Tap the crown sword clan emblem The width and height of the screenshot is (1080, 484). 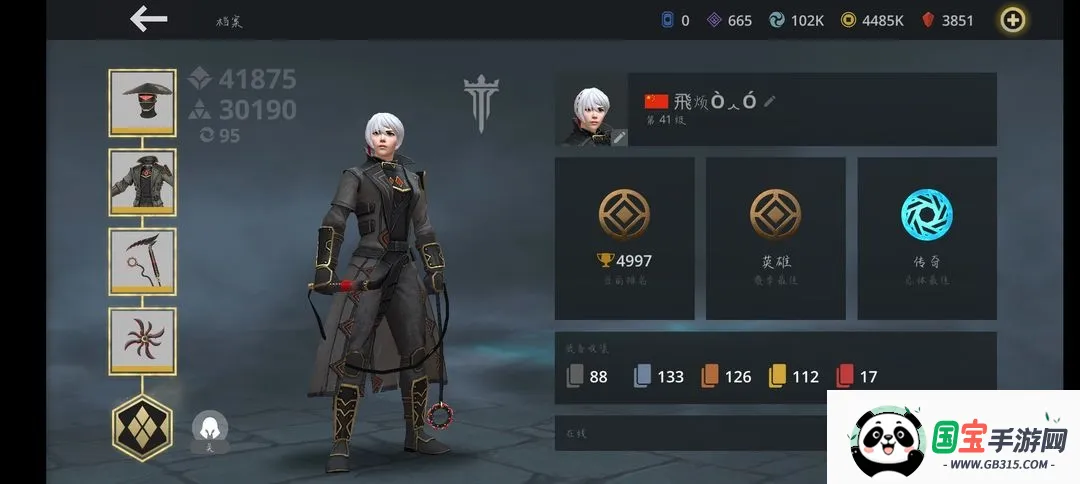pyautogui.click(x=481, y=104)
